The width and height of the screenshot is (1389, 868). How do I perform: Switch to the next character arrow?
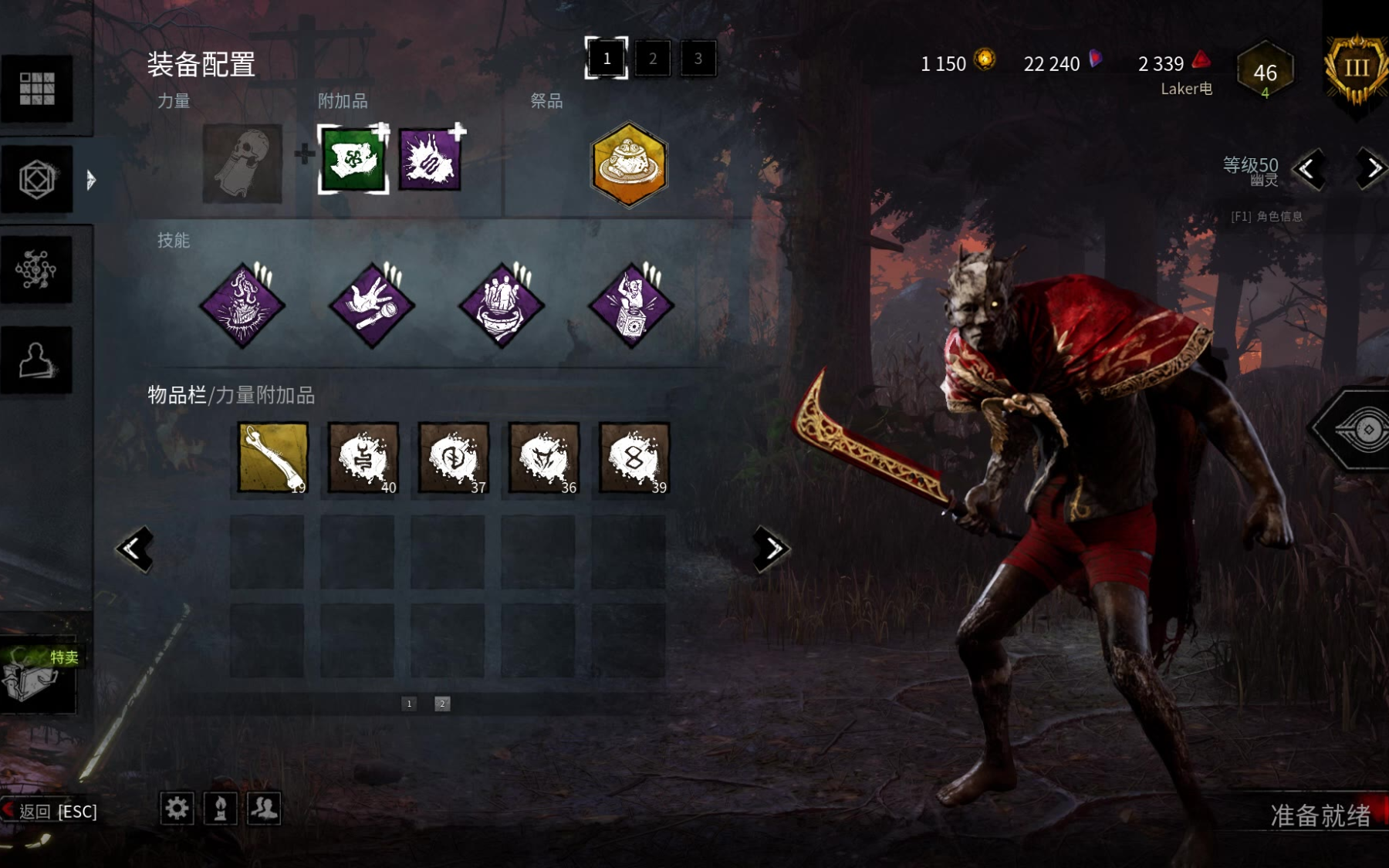(1371, 168)
